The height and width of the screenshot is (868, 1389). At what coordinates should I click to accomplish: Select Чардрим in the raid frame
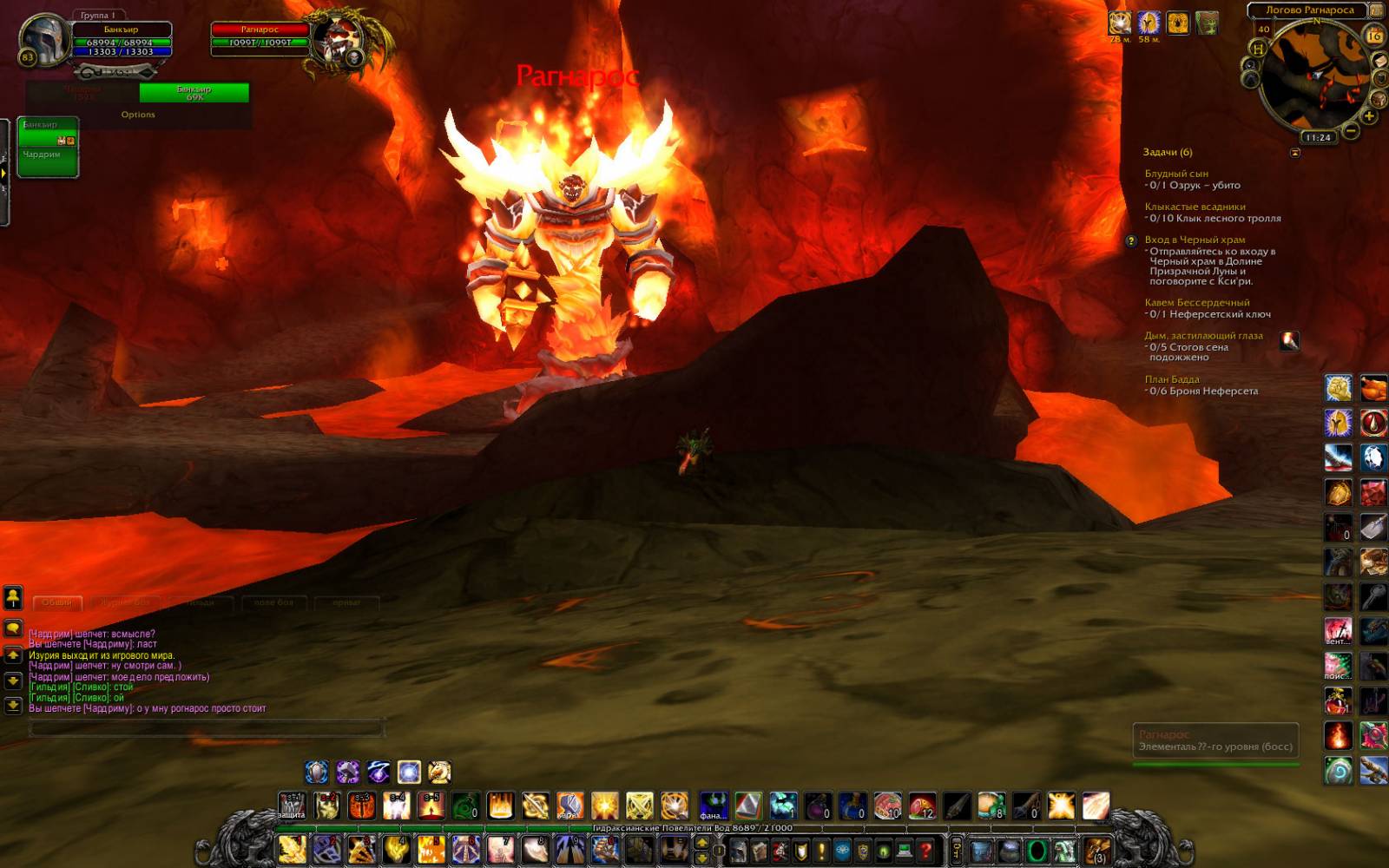pyautogui.click(x=42, y=155)
